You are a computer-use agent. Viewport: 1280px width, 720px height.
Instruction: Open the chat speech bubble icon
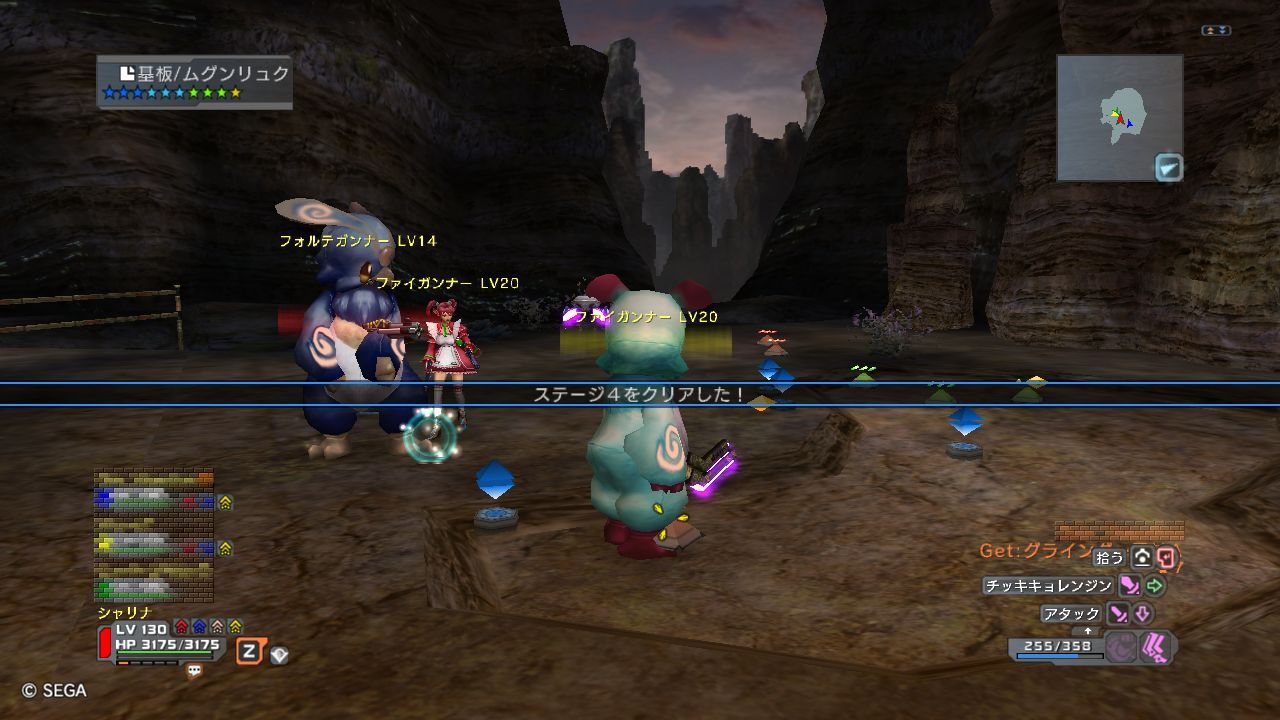[194, 671]
